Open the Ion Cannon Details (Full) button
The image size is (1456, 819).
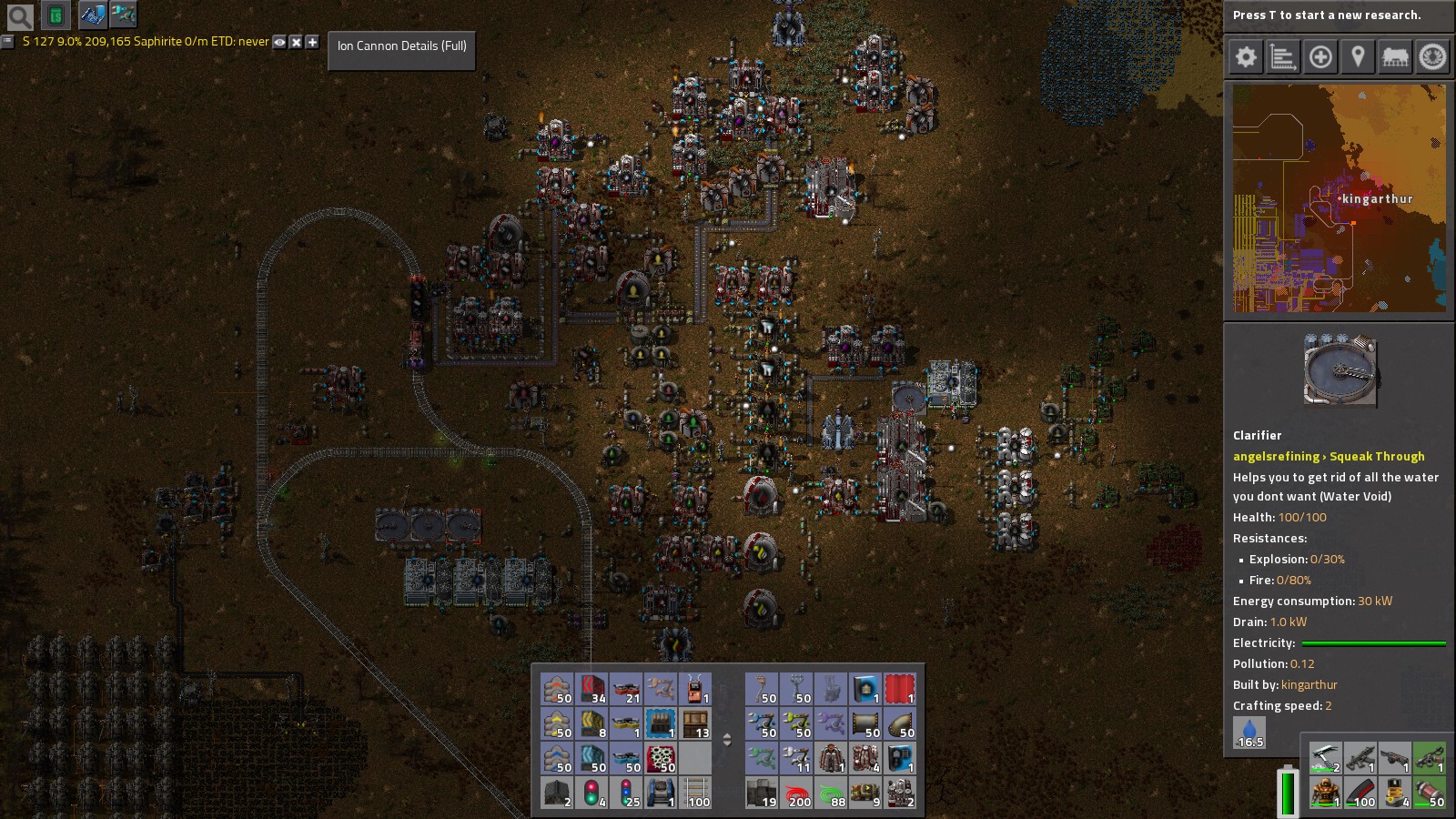401,45
